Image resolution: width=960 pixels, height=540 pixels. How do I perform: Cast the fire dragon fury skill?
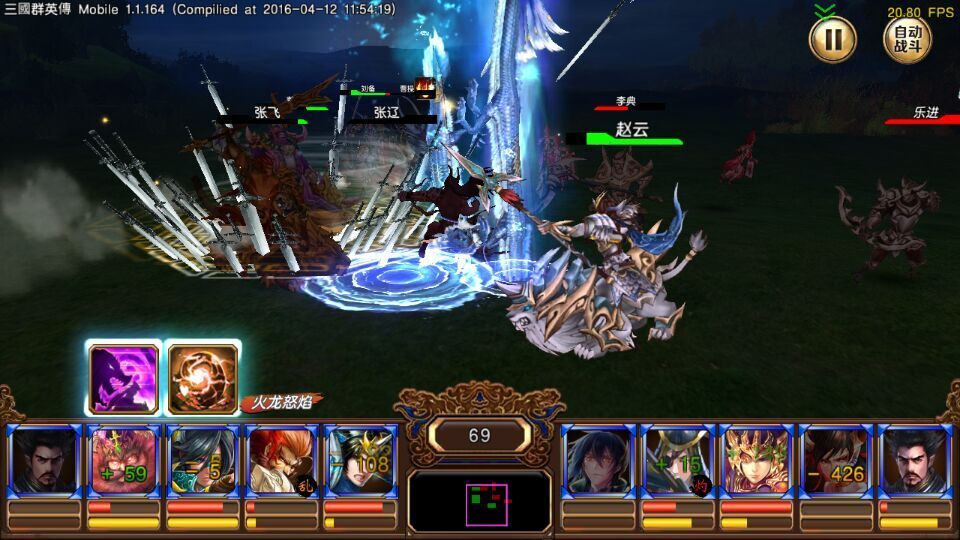[x=202, y=379]
